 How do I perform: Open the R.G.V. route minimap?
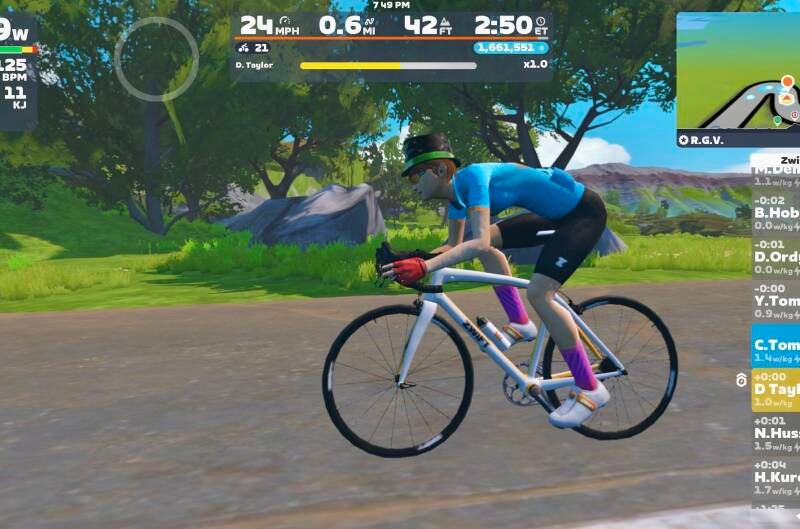pos(739,78)
